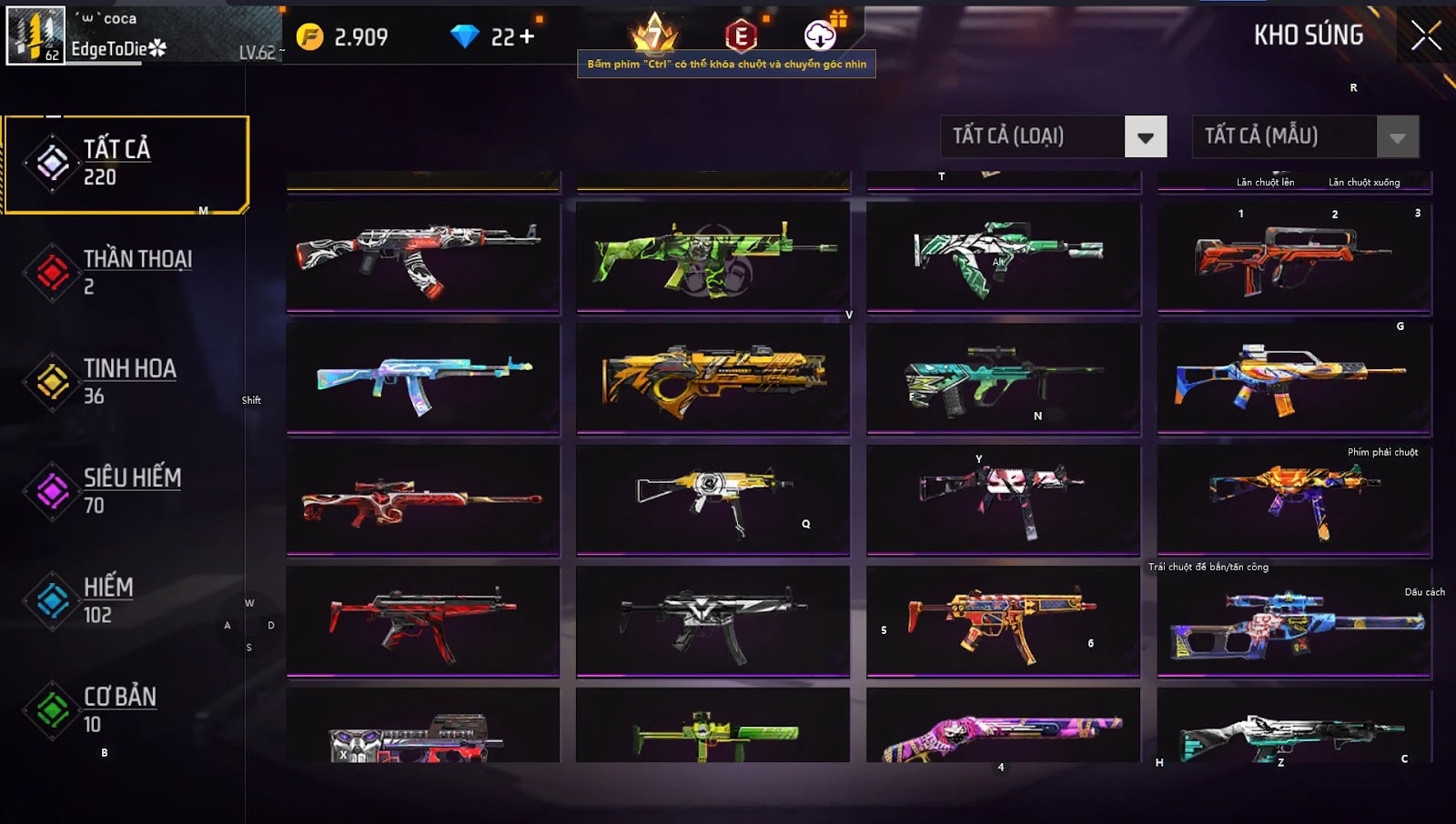Viewport: 1456px width, 824px height.
Task: Select the Tất Cả rarity tab
Action: (x=126, y=164)
